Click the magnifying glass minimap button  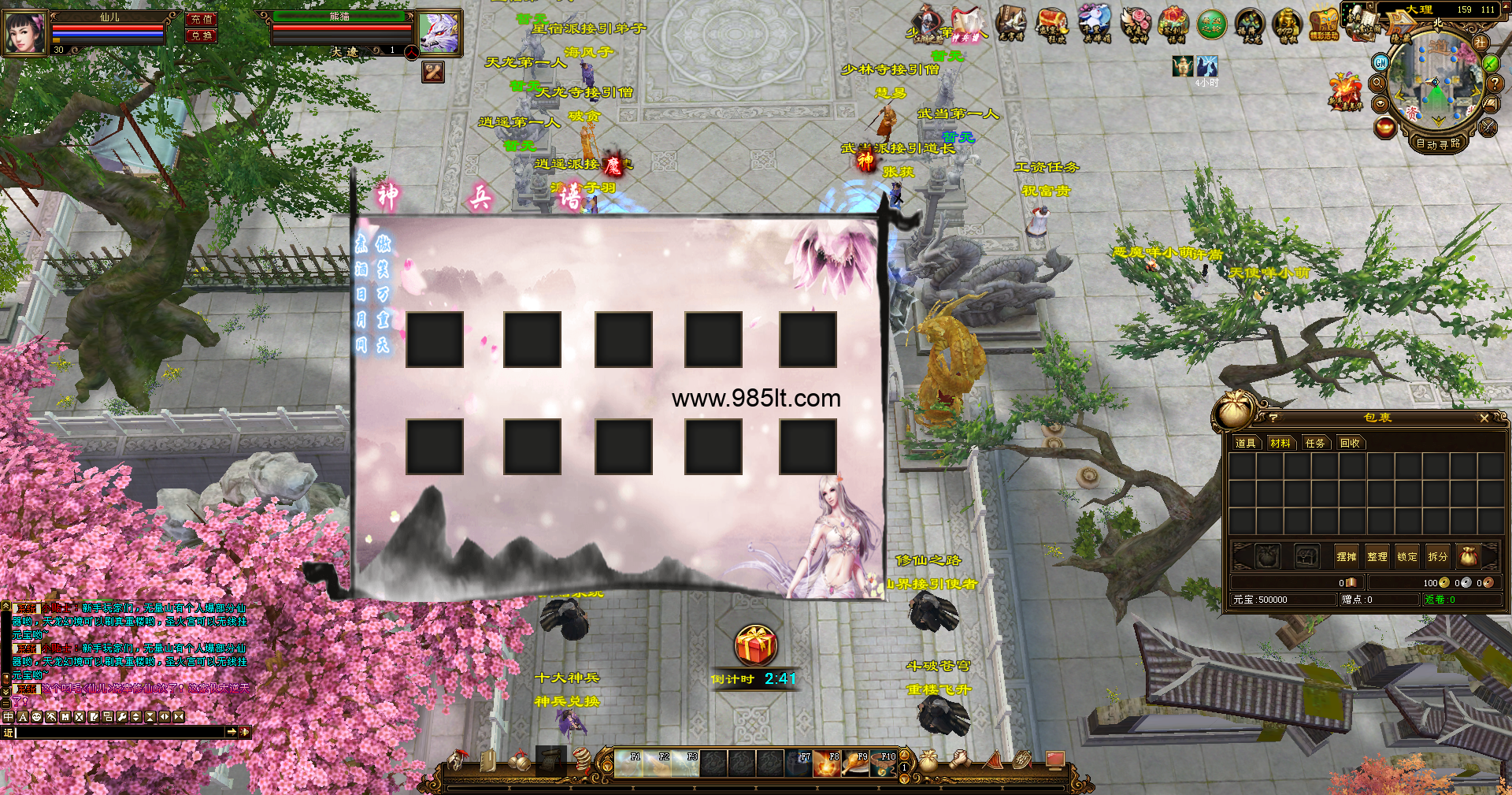[1378, 83]
